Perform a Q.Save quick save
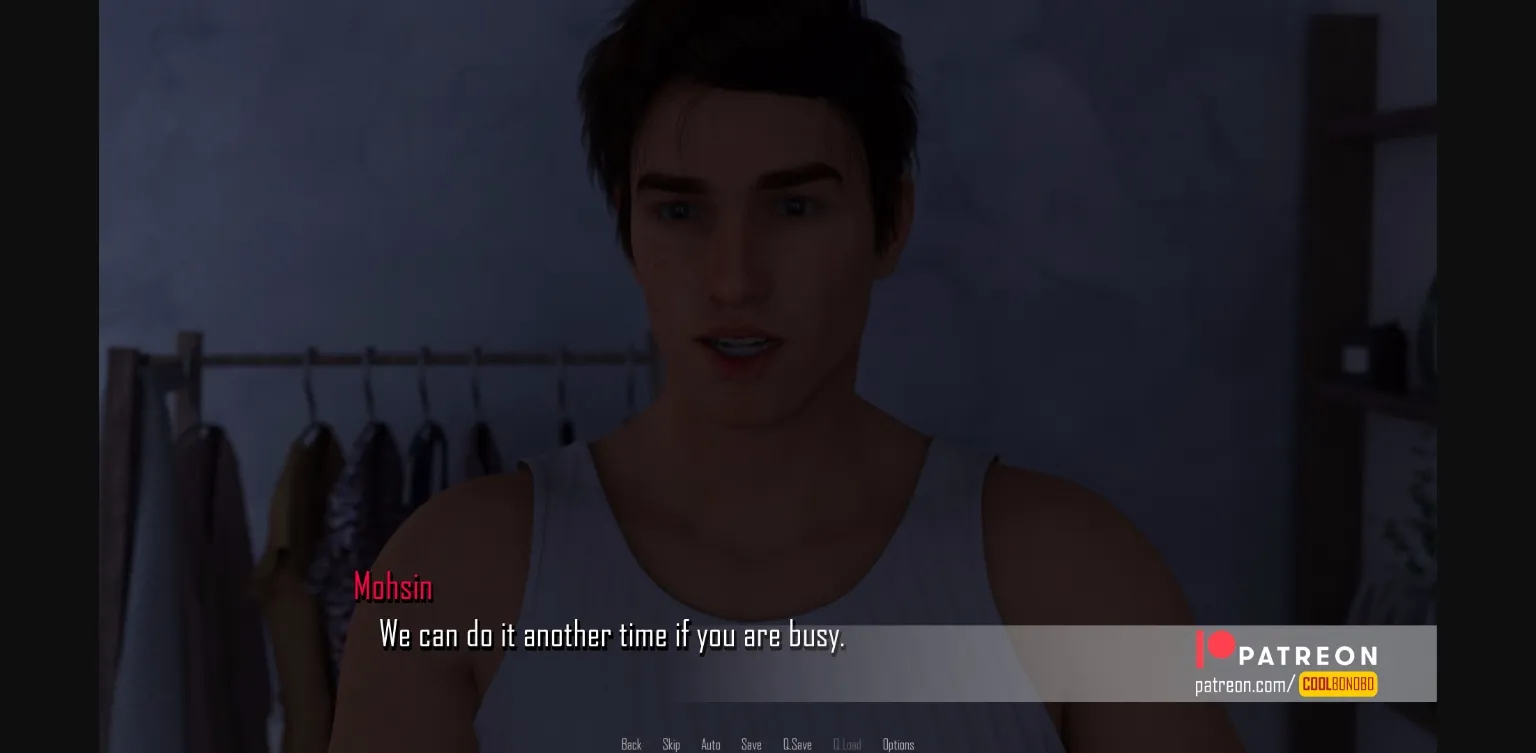 (x=797, y=744)
